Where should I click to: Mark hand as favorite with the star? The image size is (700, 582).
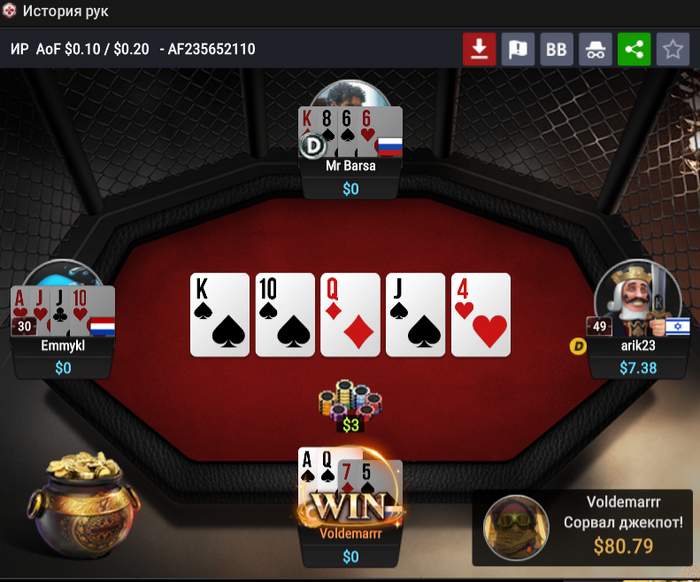[x=671, y=49]
